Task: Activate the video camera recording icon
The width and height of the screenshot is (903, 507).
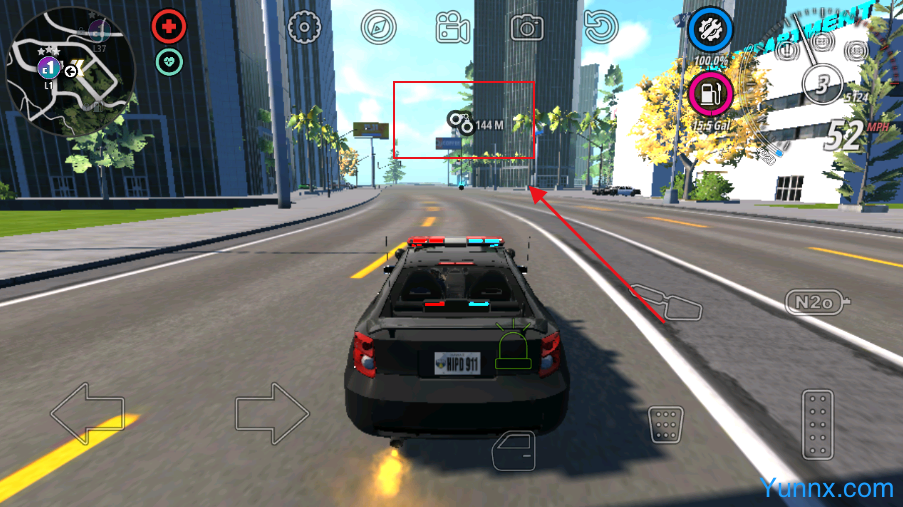Action: click(x=453, y=27)
